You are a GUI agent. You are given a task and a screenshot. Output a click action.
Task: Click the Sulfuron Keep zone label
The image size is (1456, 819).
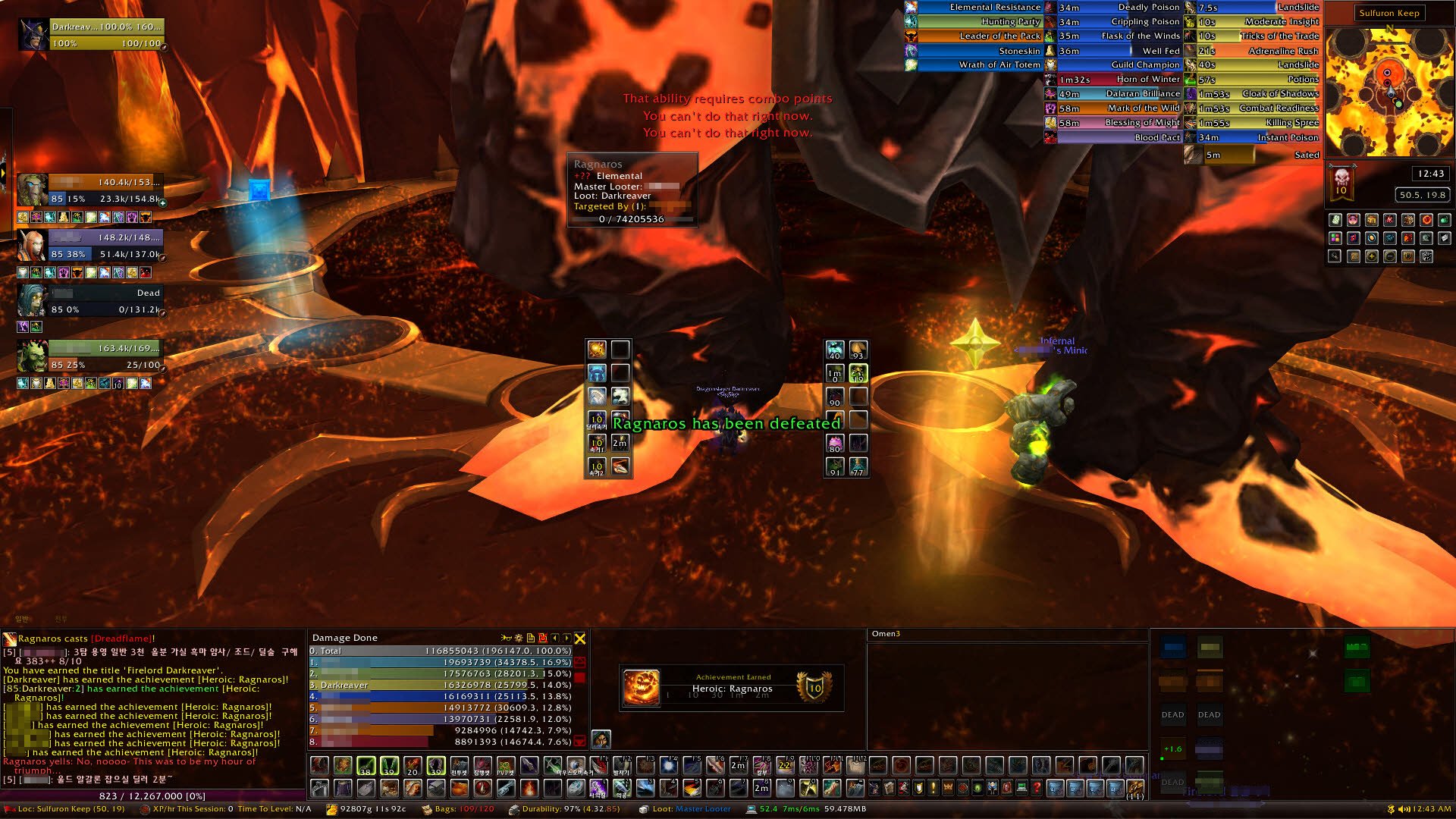point(1389,13)
